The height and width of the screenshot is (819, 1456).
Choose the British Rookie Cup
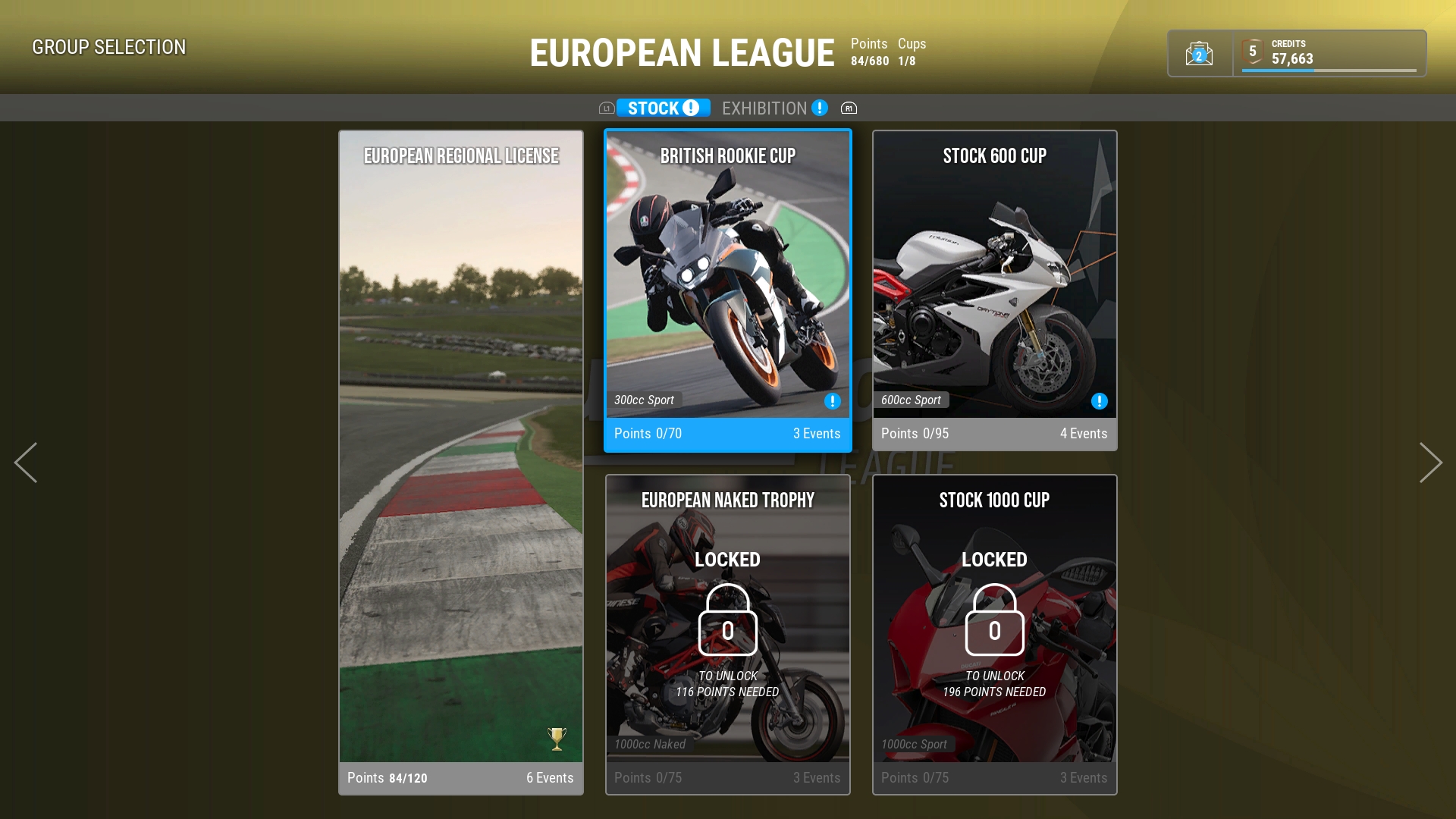point(728,290)
